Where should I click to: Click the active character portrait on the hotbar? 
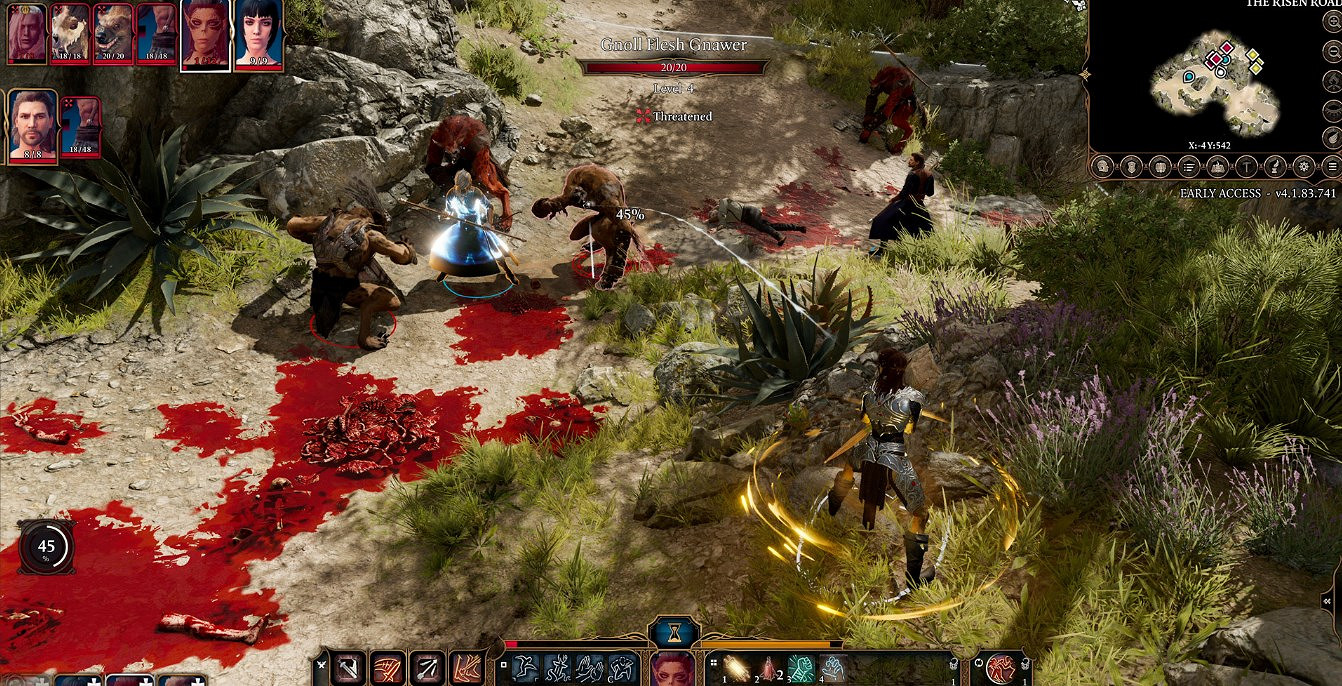tap(673, 669)
